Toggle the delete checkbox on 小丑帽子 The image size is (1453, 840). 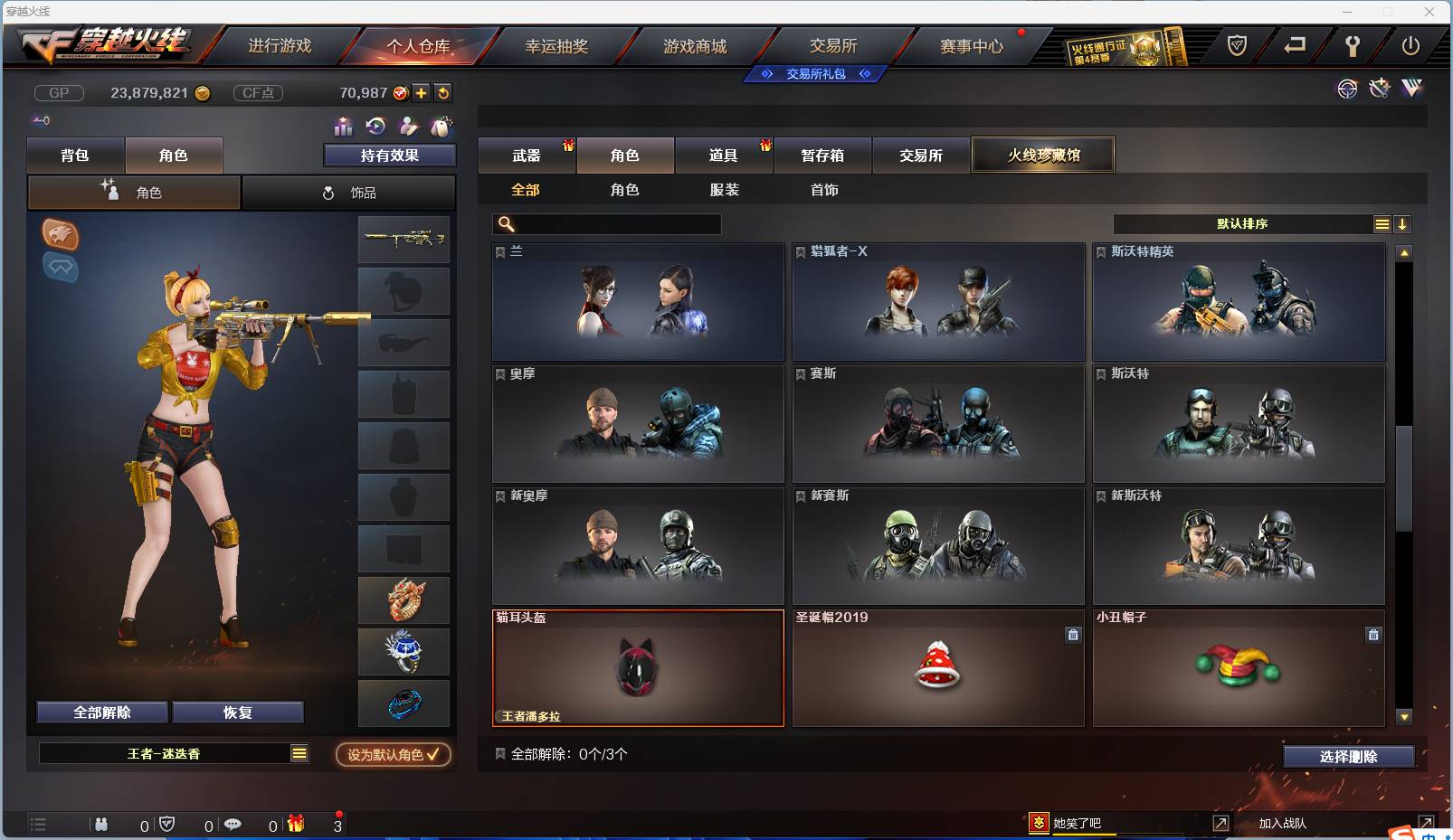click(x=1374, y=636)
